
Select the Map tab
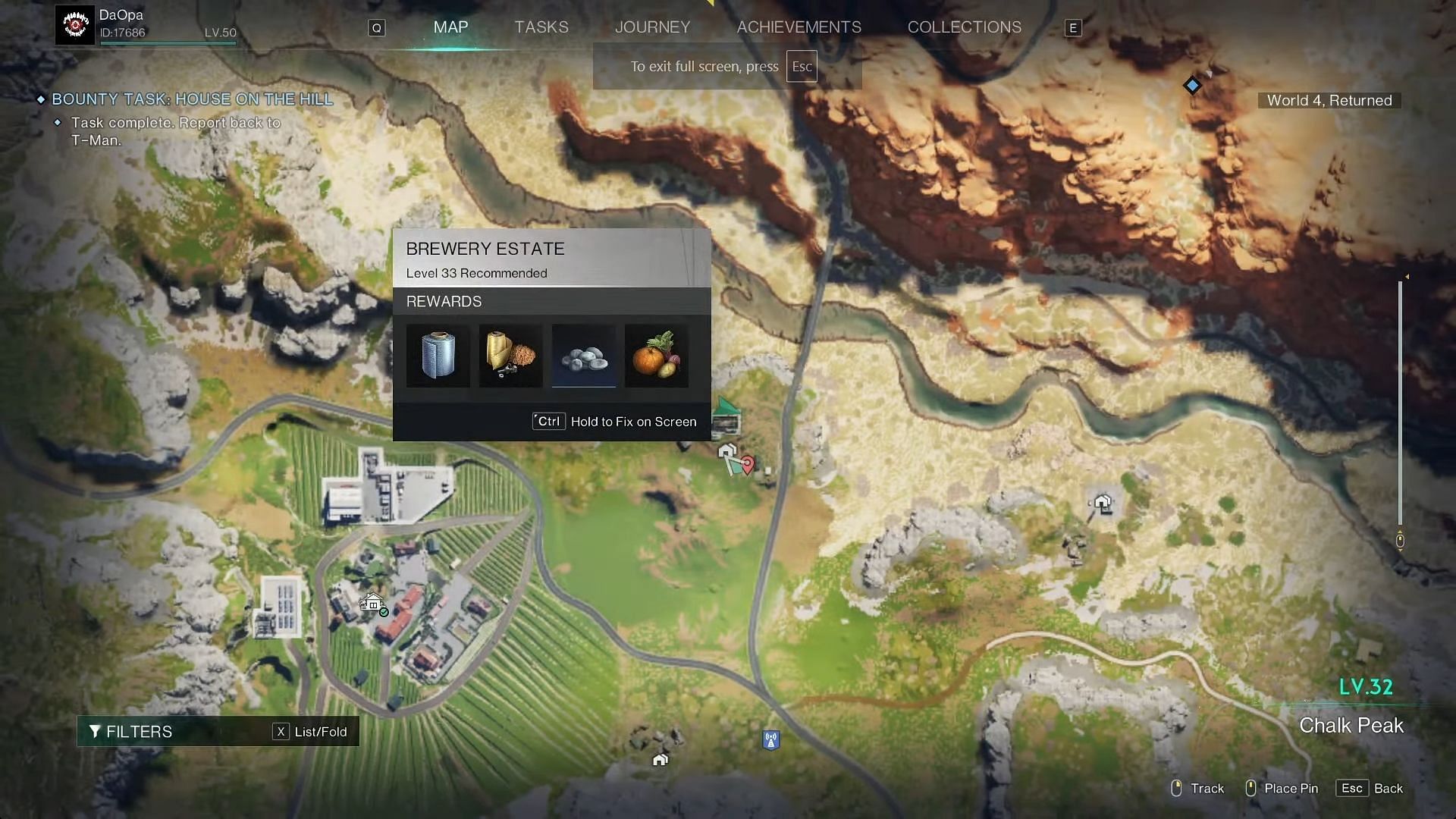pos(450,27)
